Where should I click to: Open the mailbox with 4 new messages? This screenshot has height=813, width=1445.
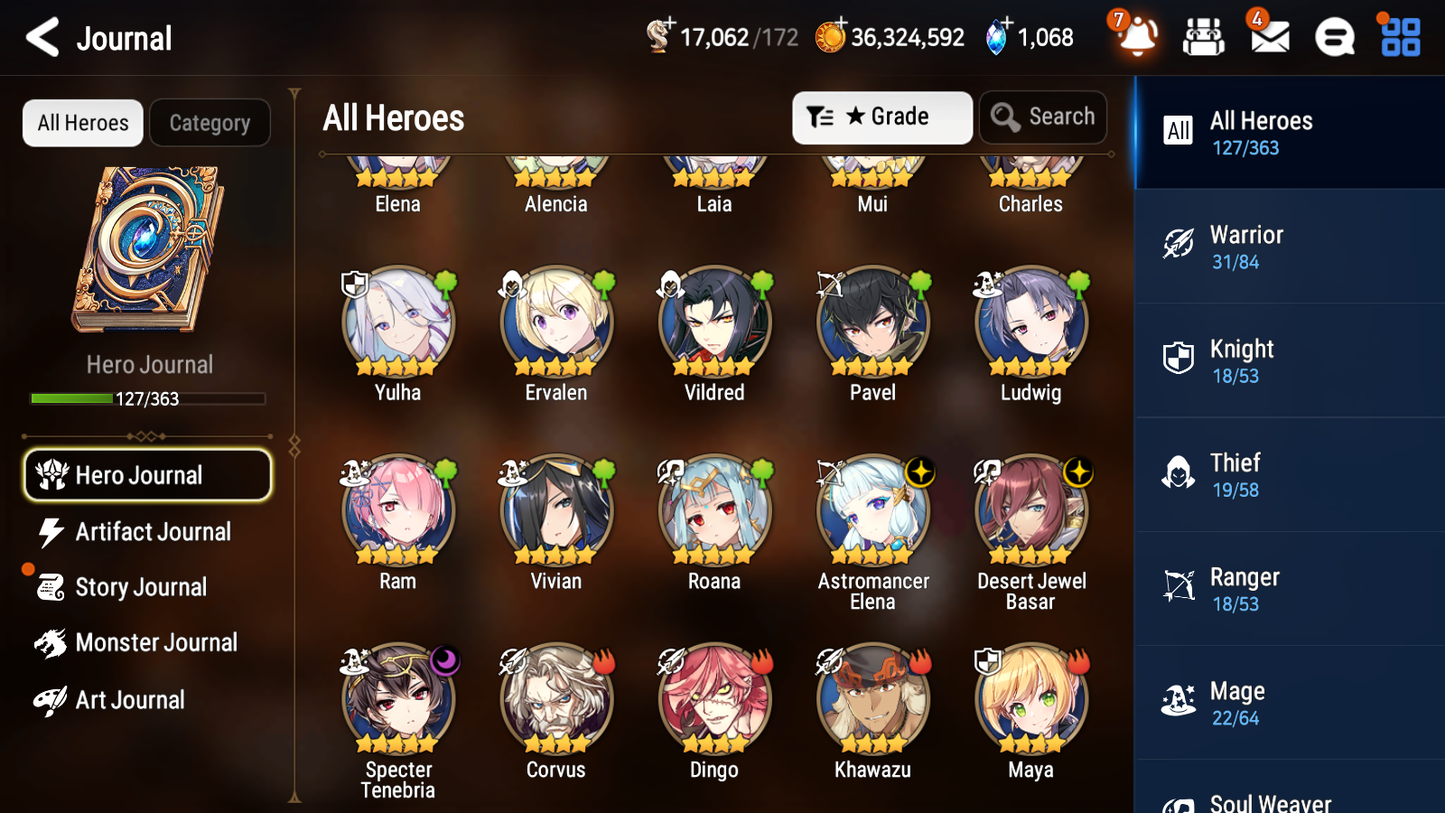pyautogui.click(x=1268, y=36)
